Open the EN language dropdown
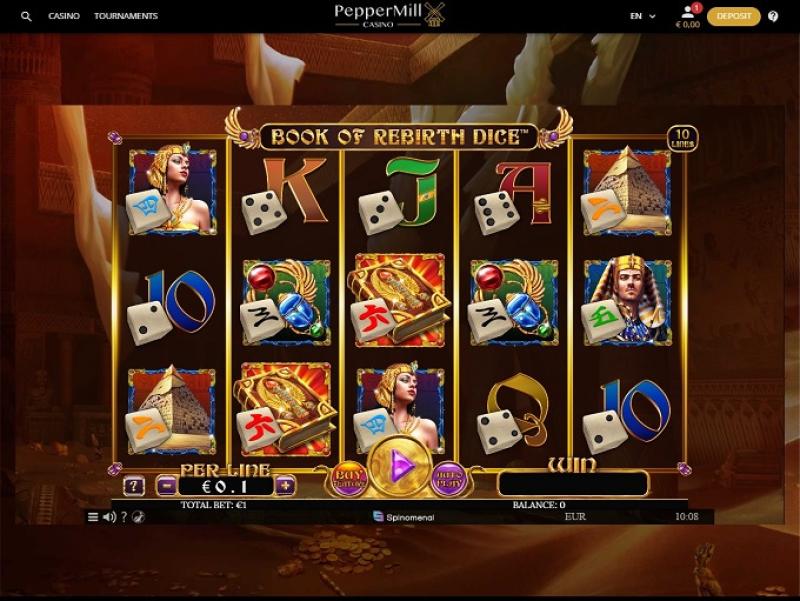 (x=642, y=16)
